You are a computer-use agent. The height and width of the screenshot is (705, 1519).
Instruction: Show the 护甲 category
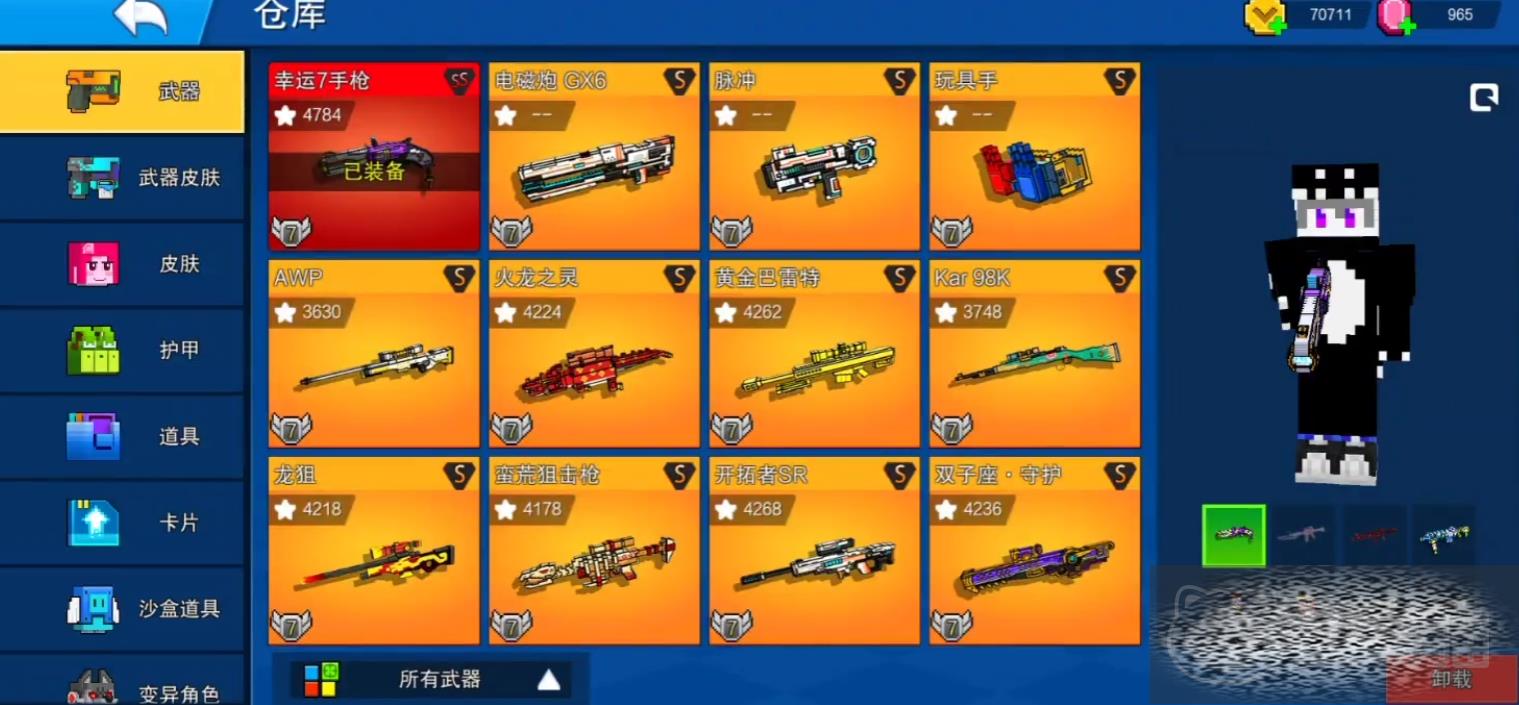(122, 350)
